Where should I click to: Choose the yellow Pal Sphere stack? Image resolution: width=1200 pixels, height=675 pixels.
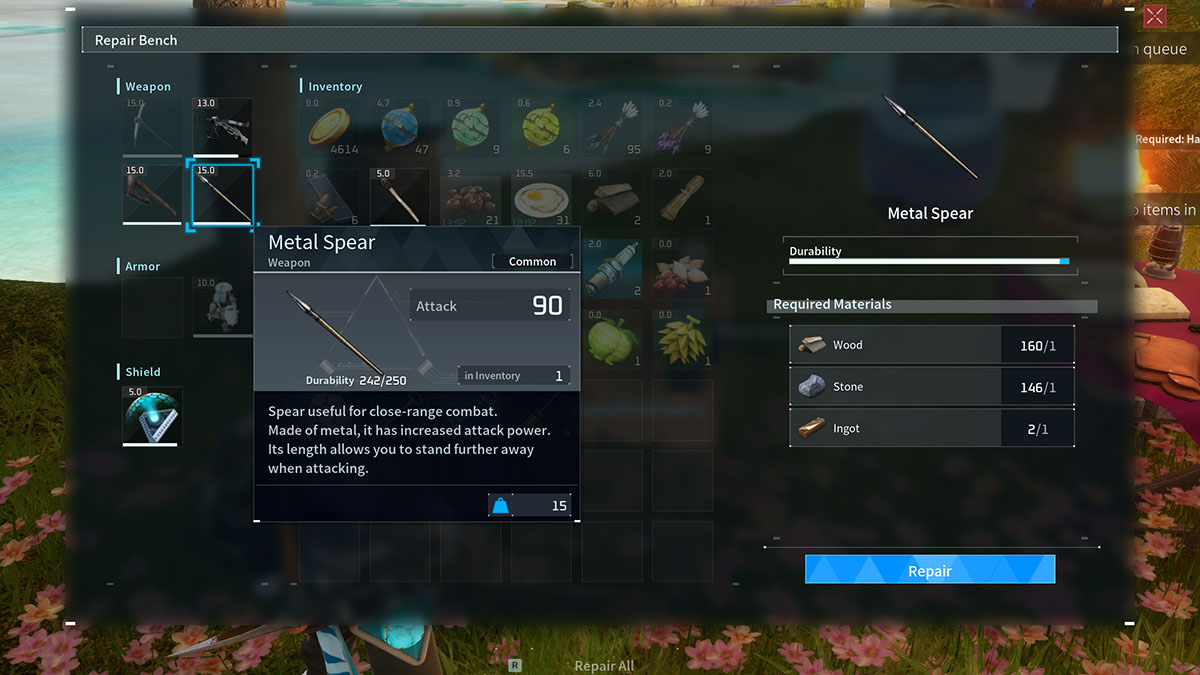pyautogui.click(x=543, y=127)
